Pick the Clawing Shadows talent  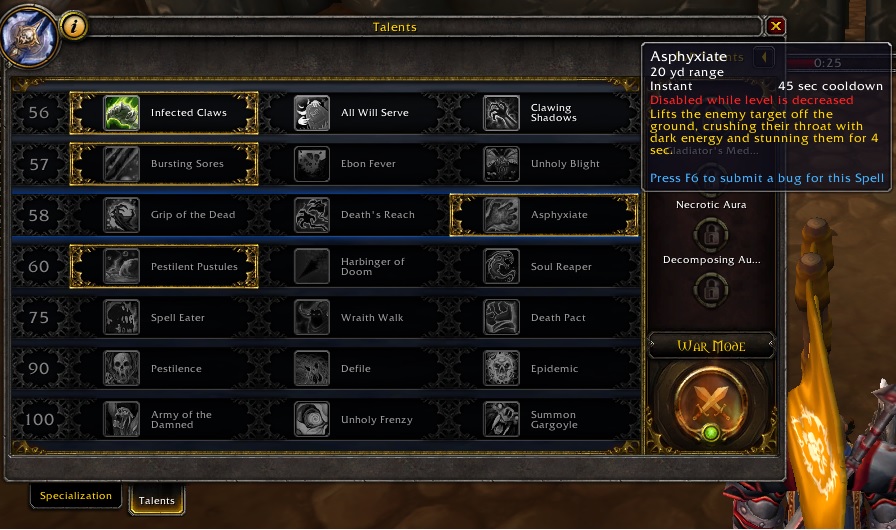pyautogui.click(x=544, y=113)
